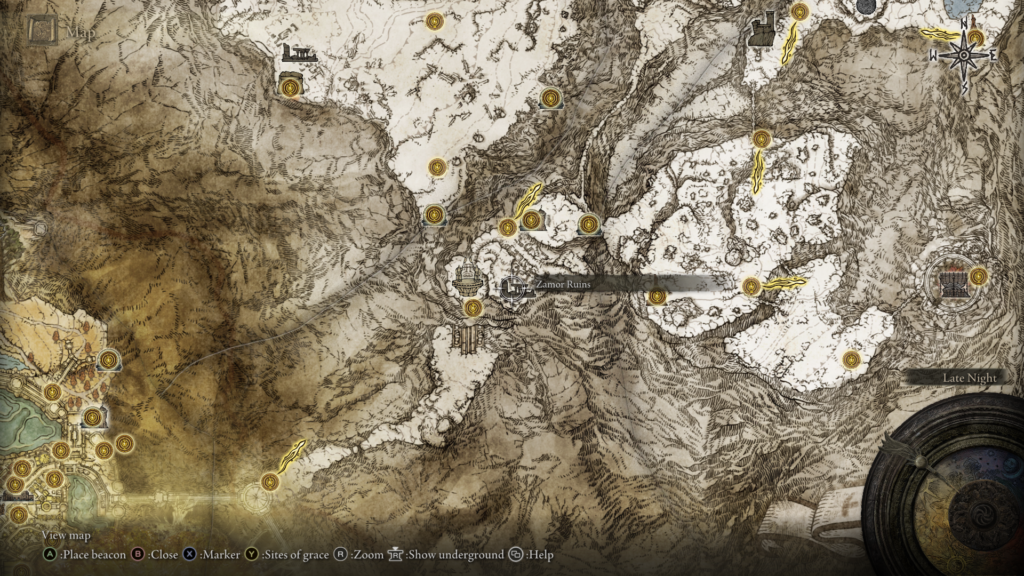This screenshot has width=1024, height=576.
Task: Select the Grand Lift tower icon beside Zamor Ruins
Action: (x=466, y=276)
